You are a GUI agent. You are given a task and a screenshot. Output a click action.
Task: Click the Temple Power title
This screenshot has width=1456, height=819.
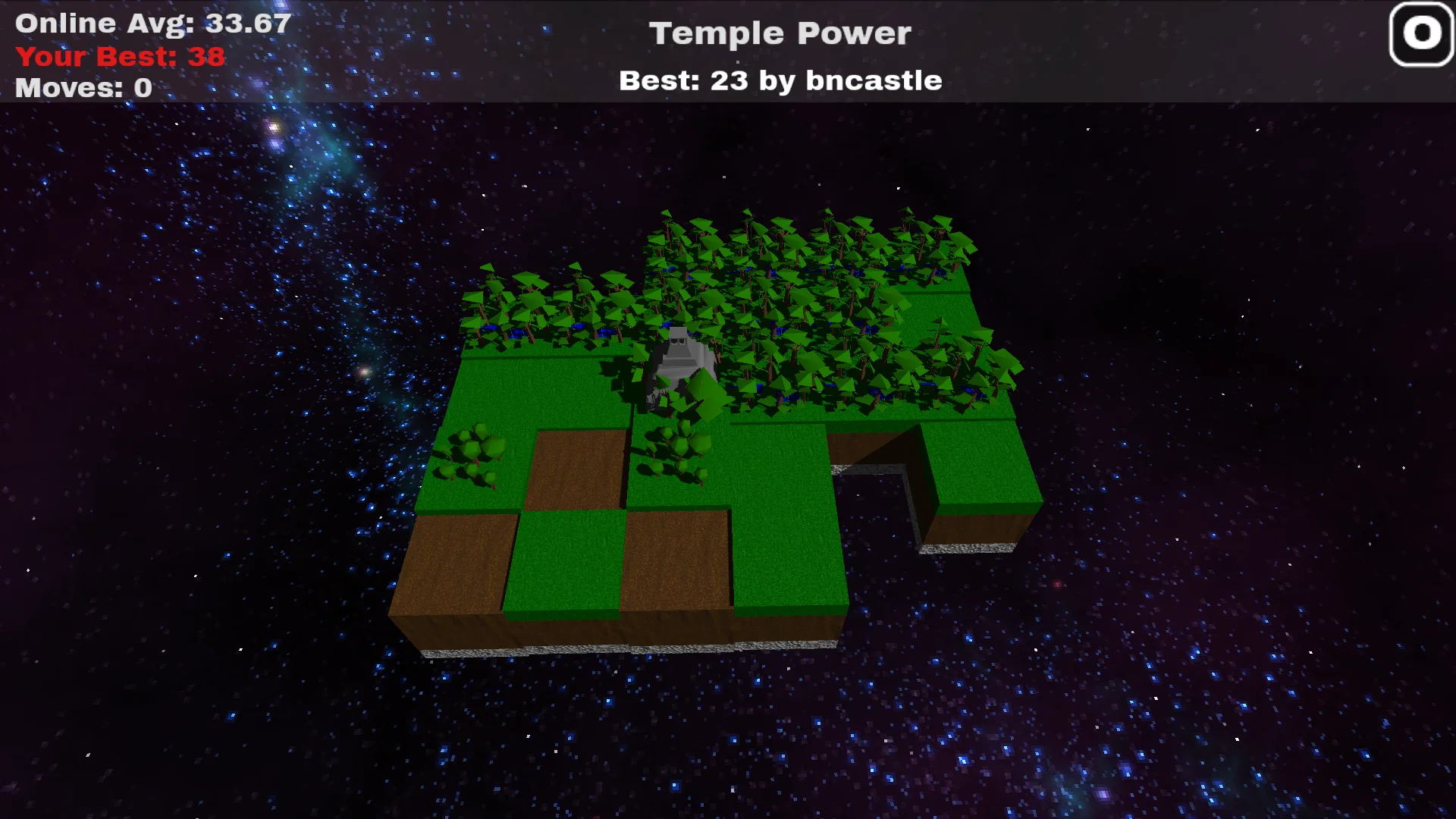[780, 33]
